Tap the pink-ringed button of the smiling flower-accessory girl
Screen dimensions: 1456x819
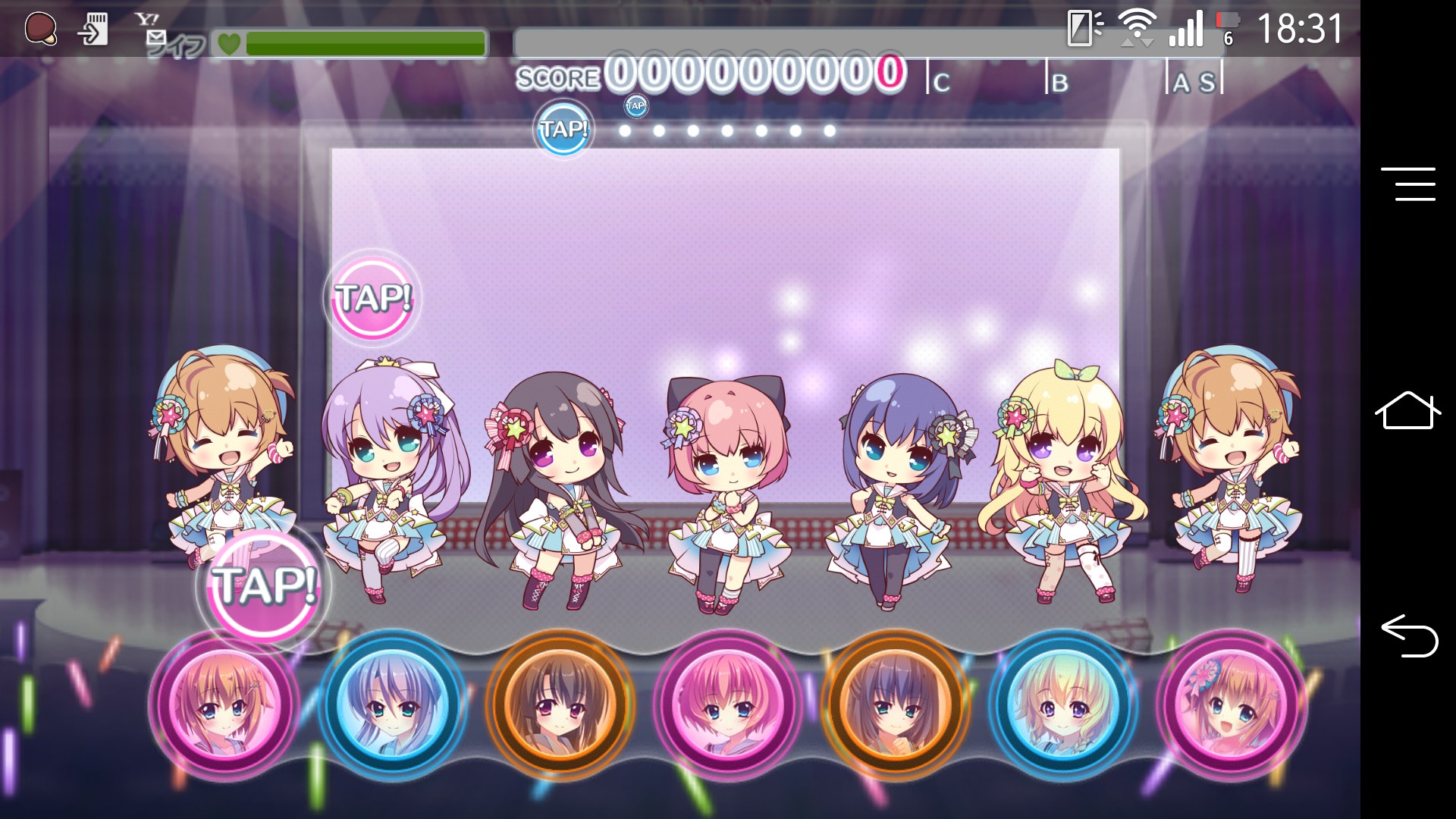tap(1231, 706)
